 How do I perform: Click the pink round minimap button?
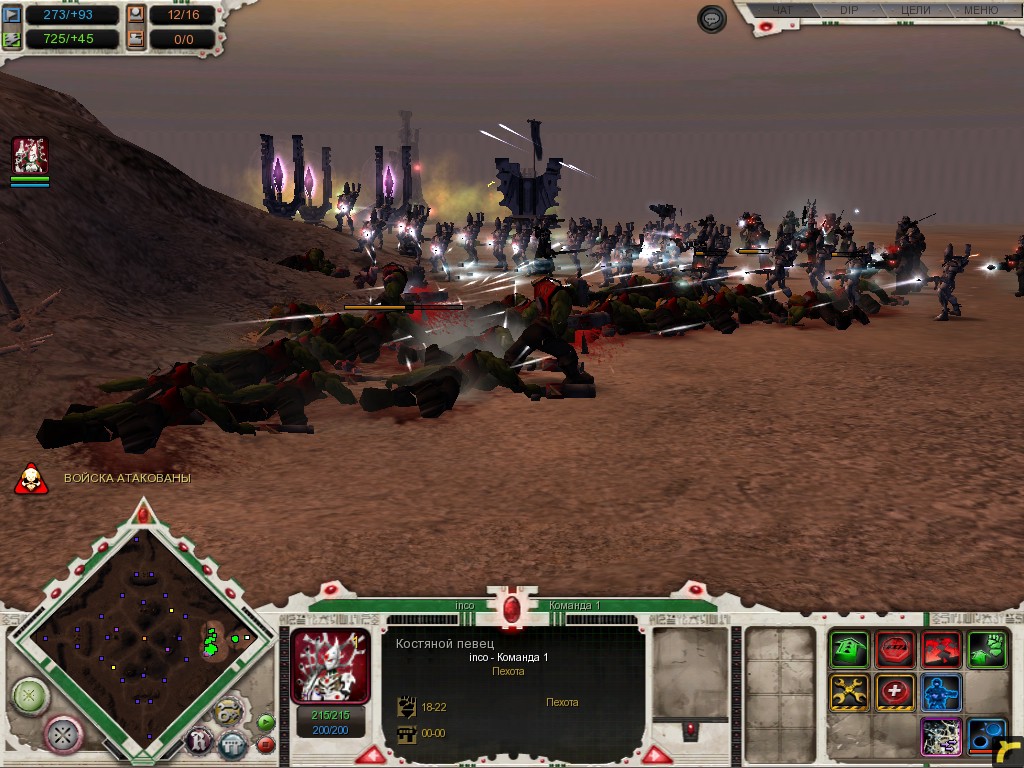coord(63,733)
